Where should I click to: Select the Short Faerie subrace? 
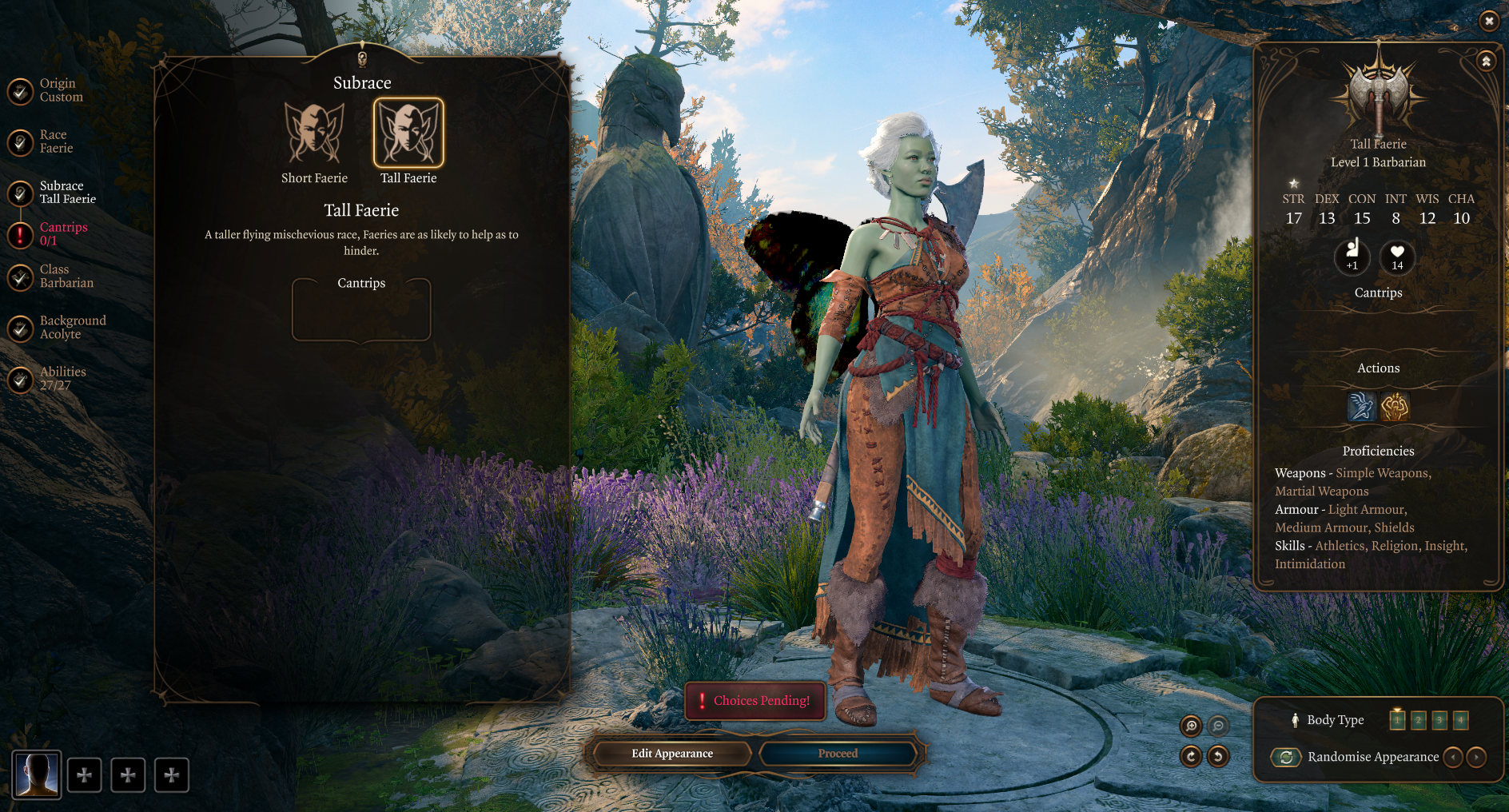pos(314,133)
